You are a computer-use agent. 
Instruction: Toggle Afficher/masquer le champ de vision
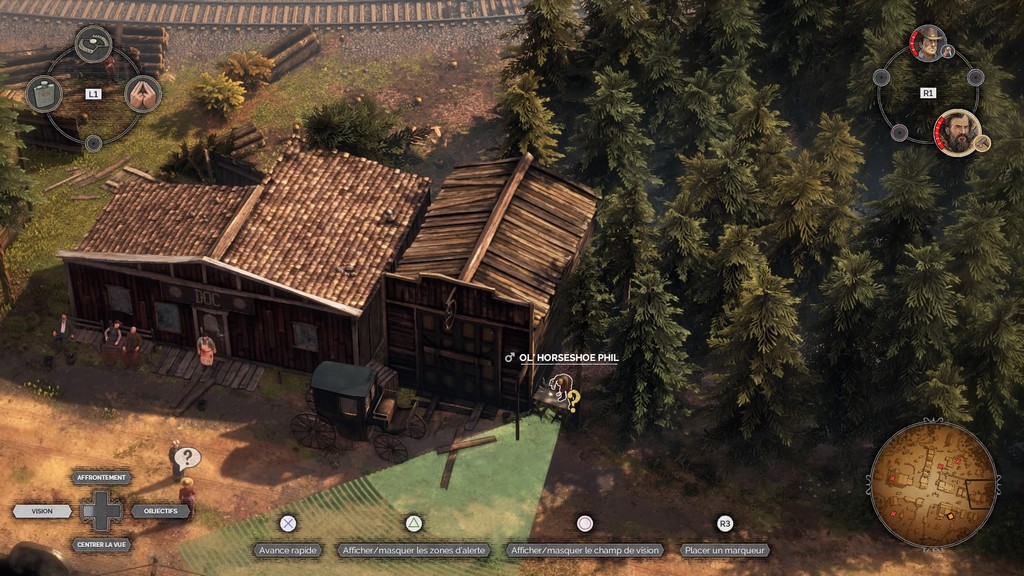click(x=585, y=550)
